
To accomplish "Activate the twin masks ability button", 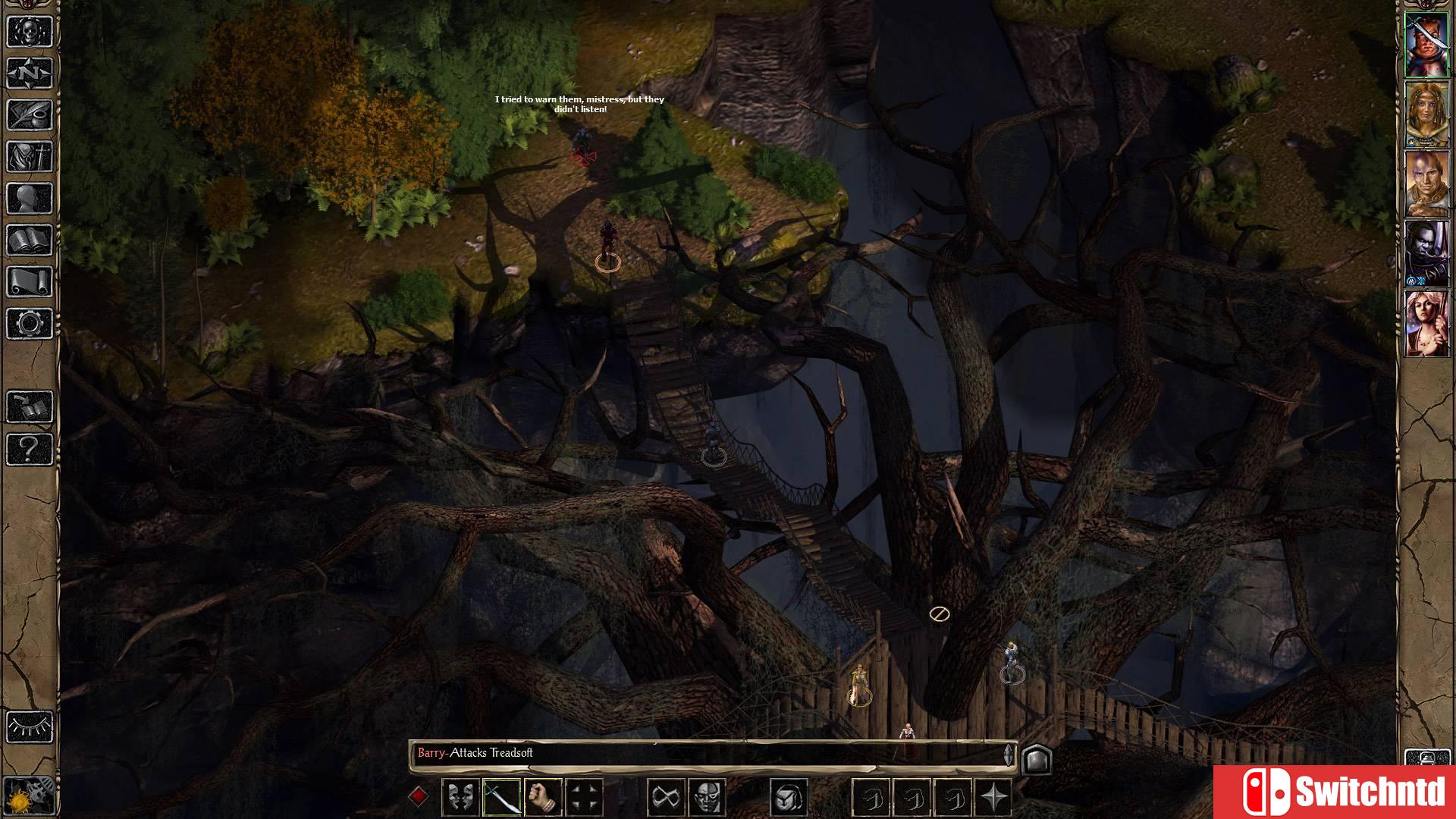I will tap(460, 798).
